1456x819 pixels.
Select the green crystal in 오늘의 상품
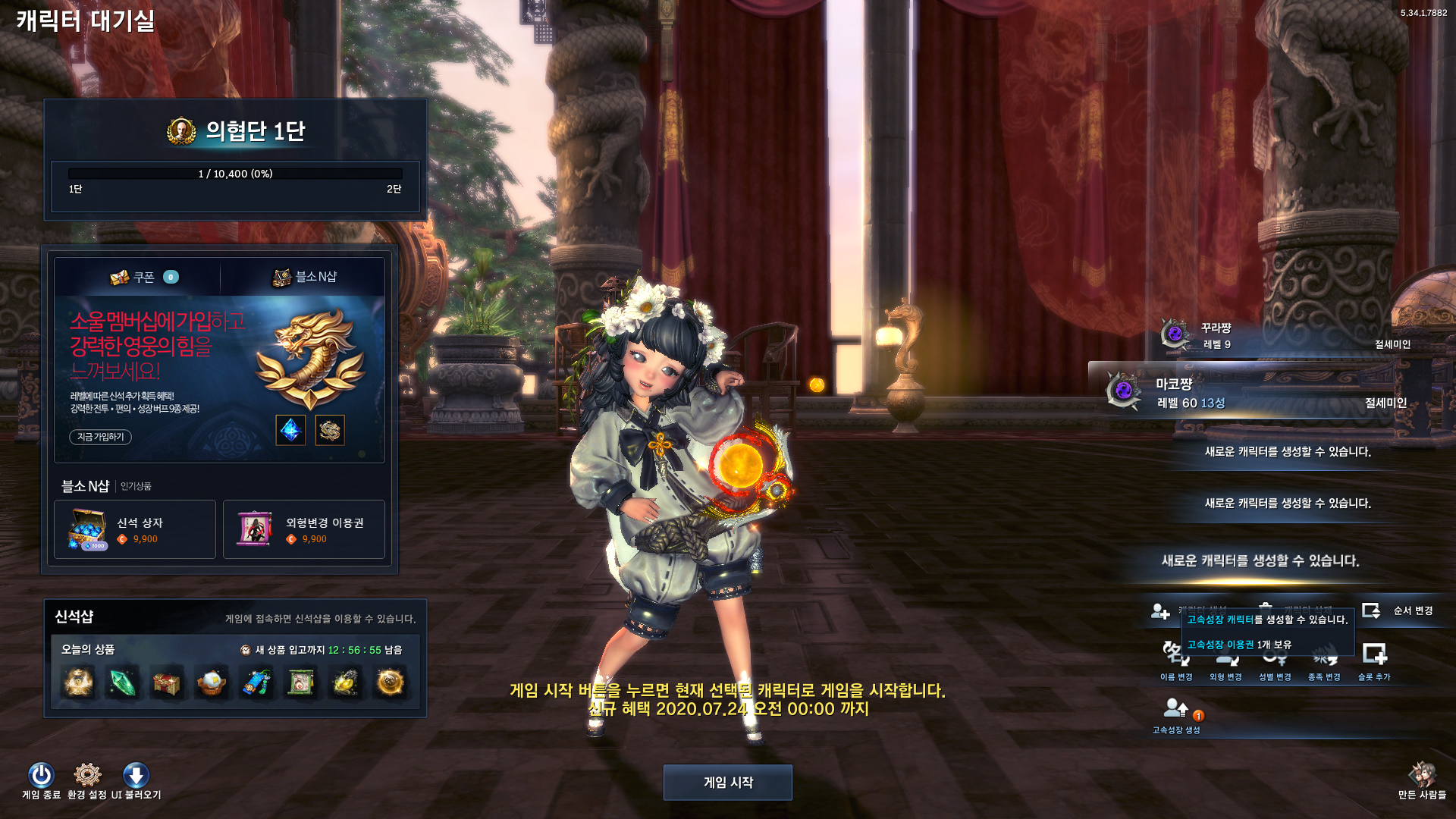[x=122, y=683]
